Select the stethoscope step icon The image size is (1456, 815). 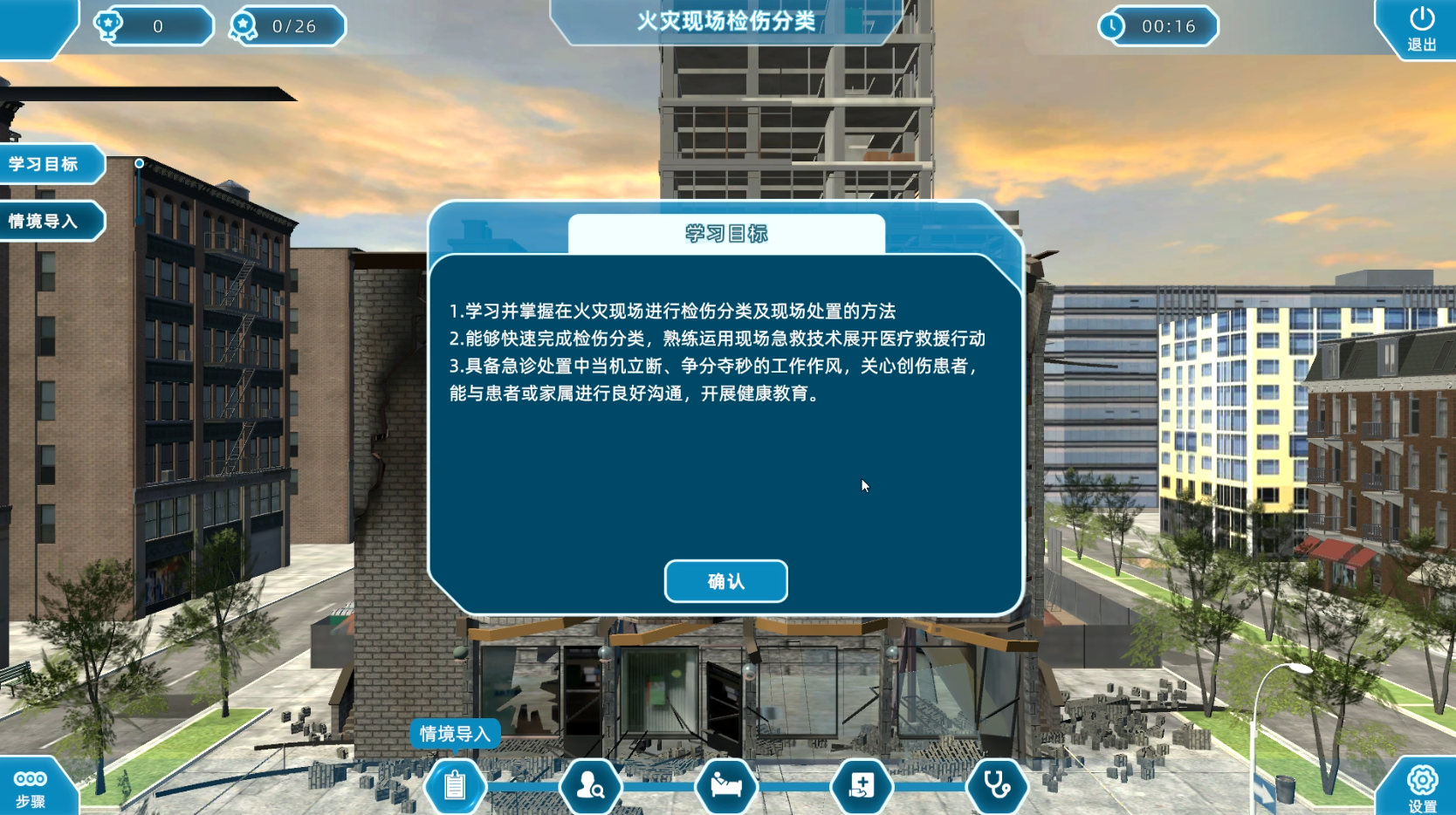coord(997,785)
